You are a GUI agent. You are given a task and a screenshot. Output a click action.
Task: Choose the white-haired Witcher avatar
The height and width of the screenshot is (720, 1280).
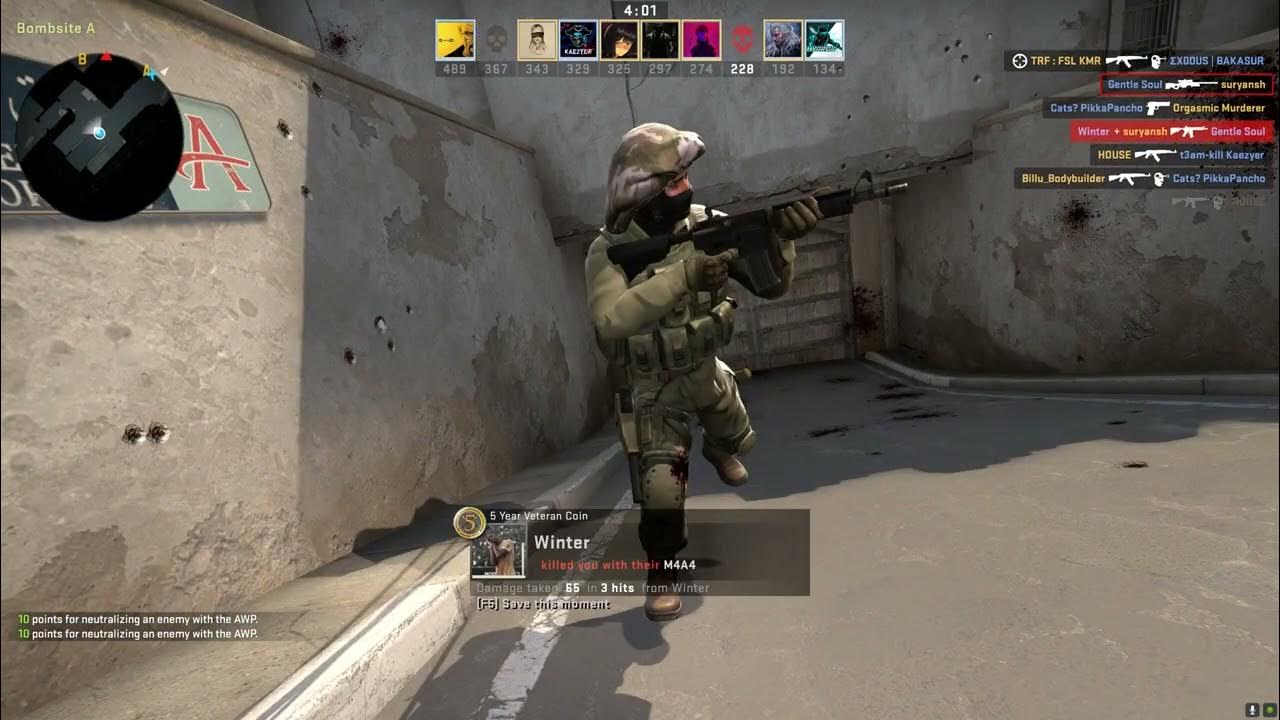tap(783, 40)
